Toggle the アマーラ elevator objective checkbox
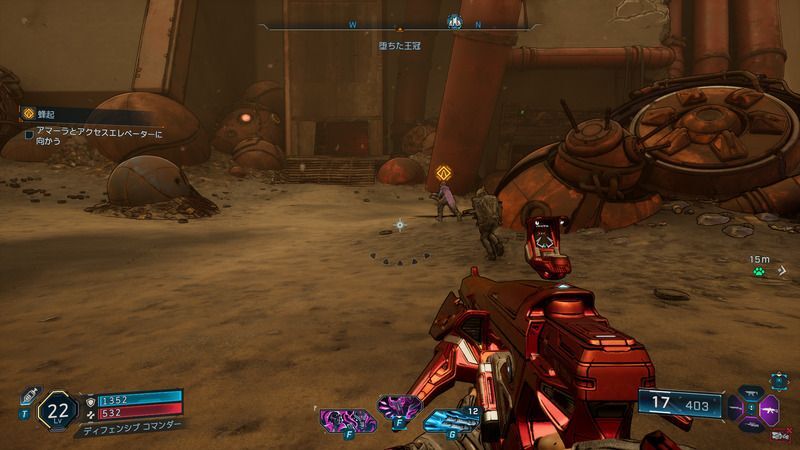The width and height of the screenshot is (800, 450). tap(28, 133)
